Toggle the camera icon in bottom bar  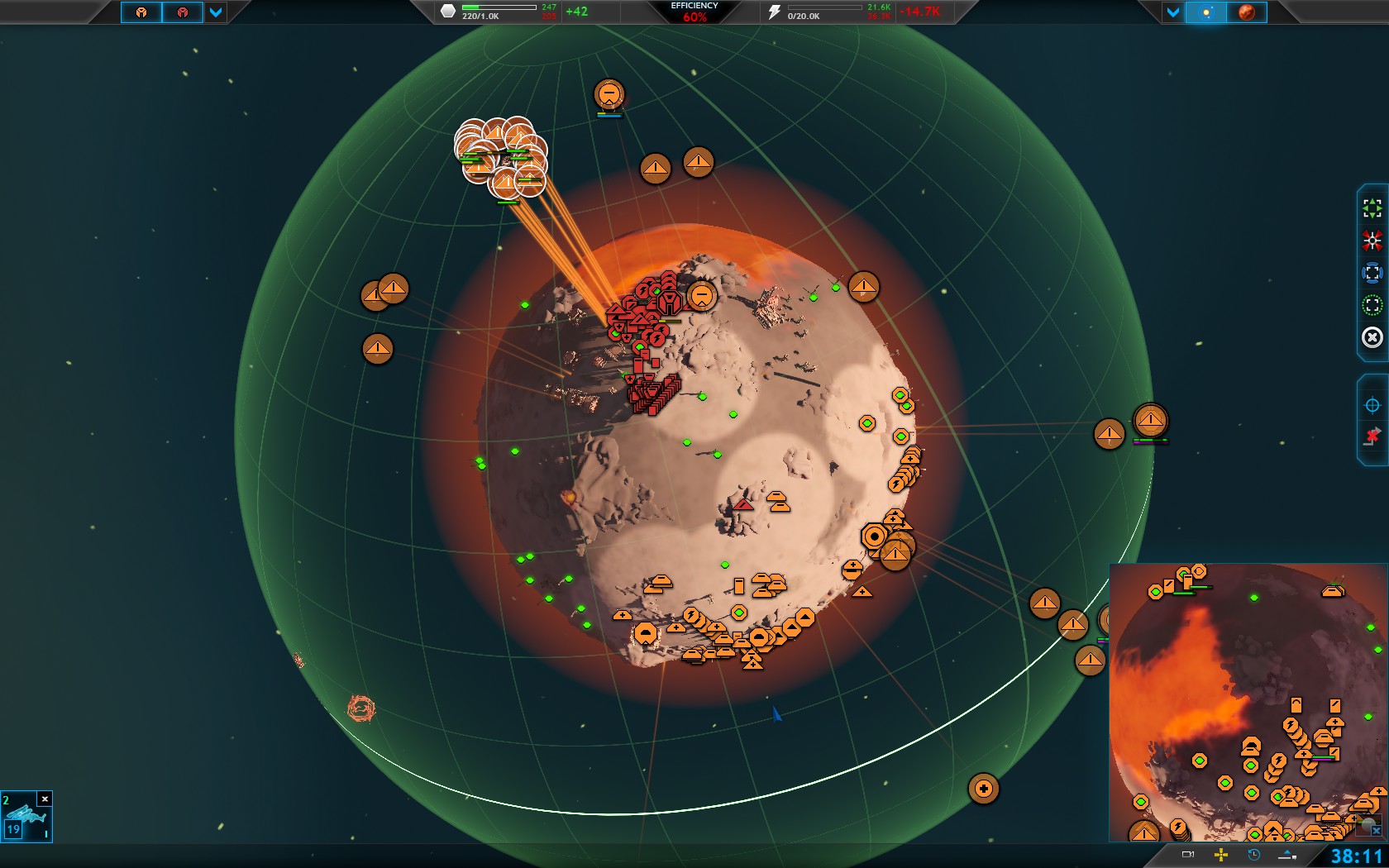click(x=1188, y=855)
